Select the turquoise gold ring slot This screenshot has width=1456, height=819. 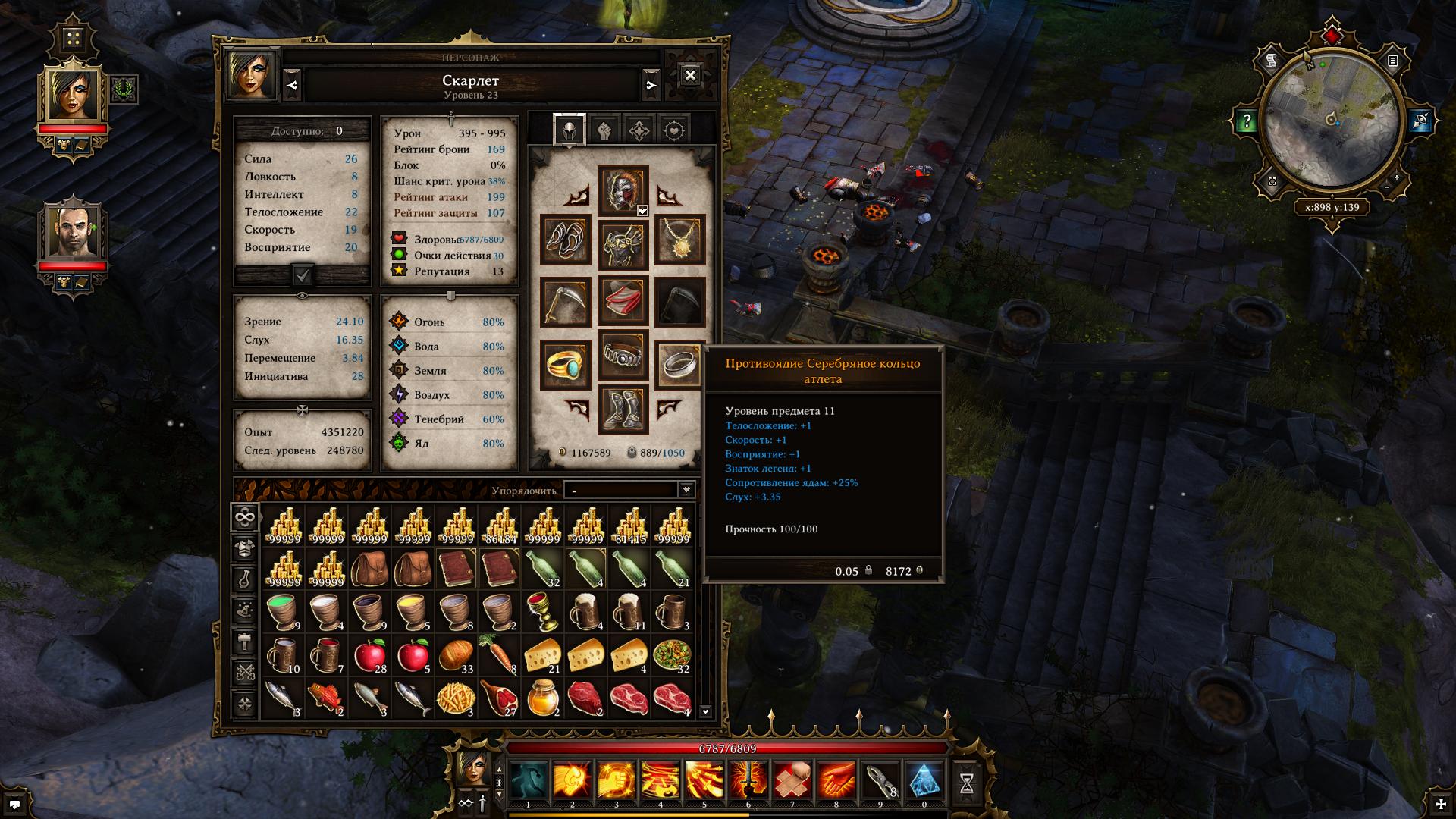tap(565, 365)
